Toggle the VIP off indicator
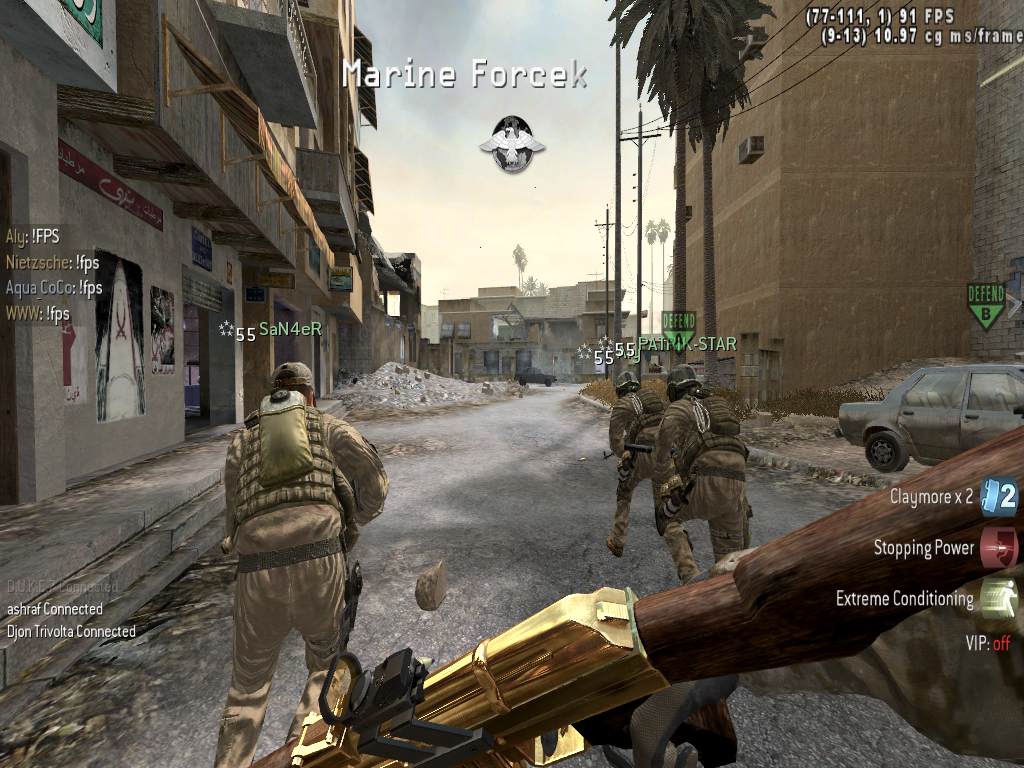1024x768 pixels. 987,643
